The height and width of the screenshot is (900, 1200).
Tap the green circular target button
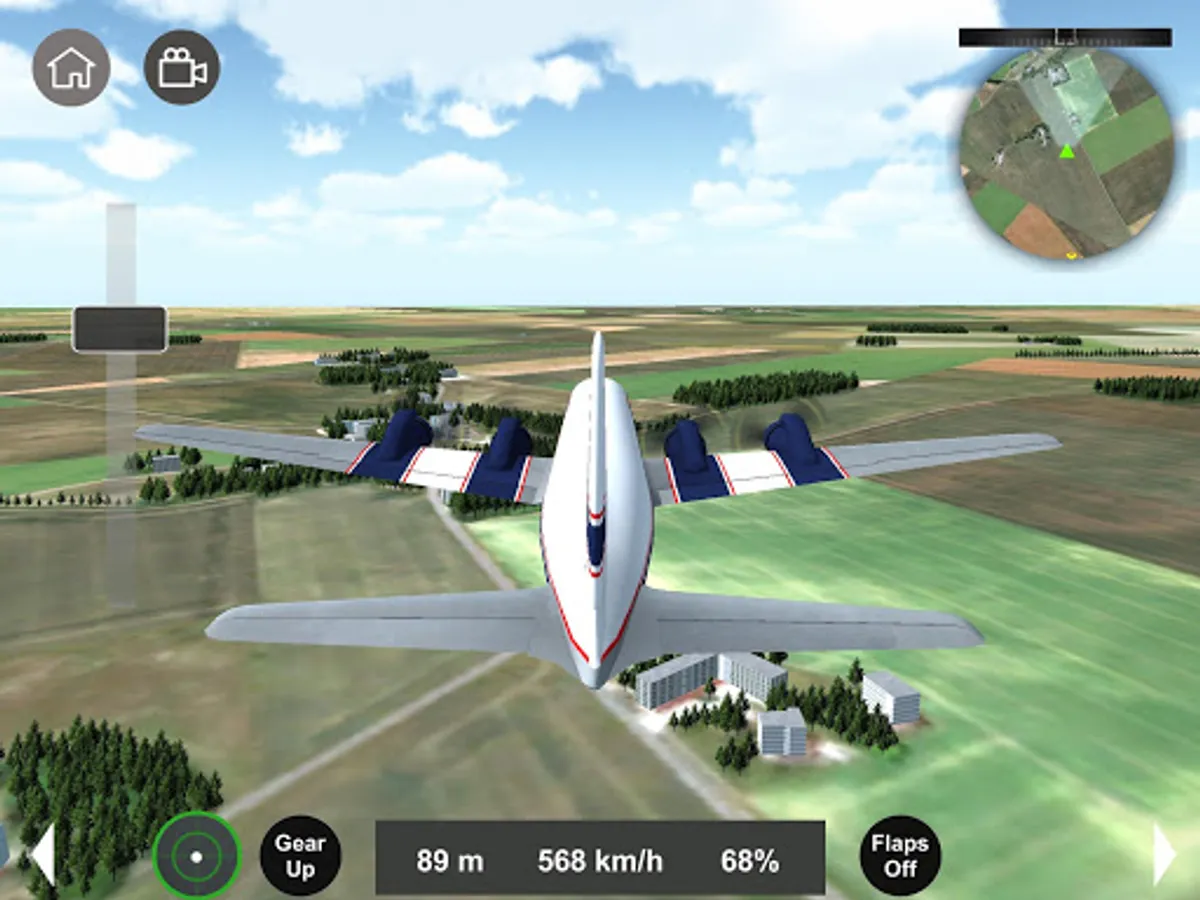click(x=197, y=856)
